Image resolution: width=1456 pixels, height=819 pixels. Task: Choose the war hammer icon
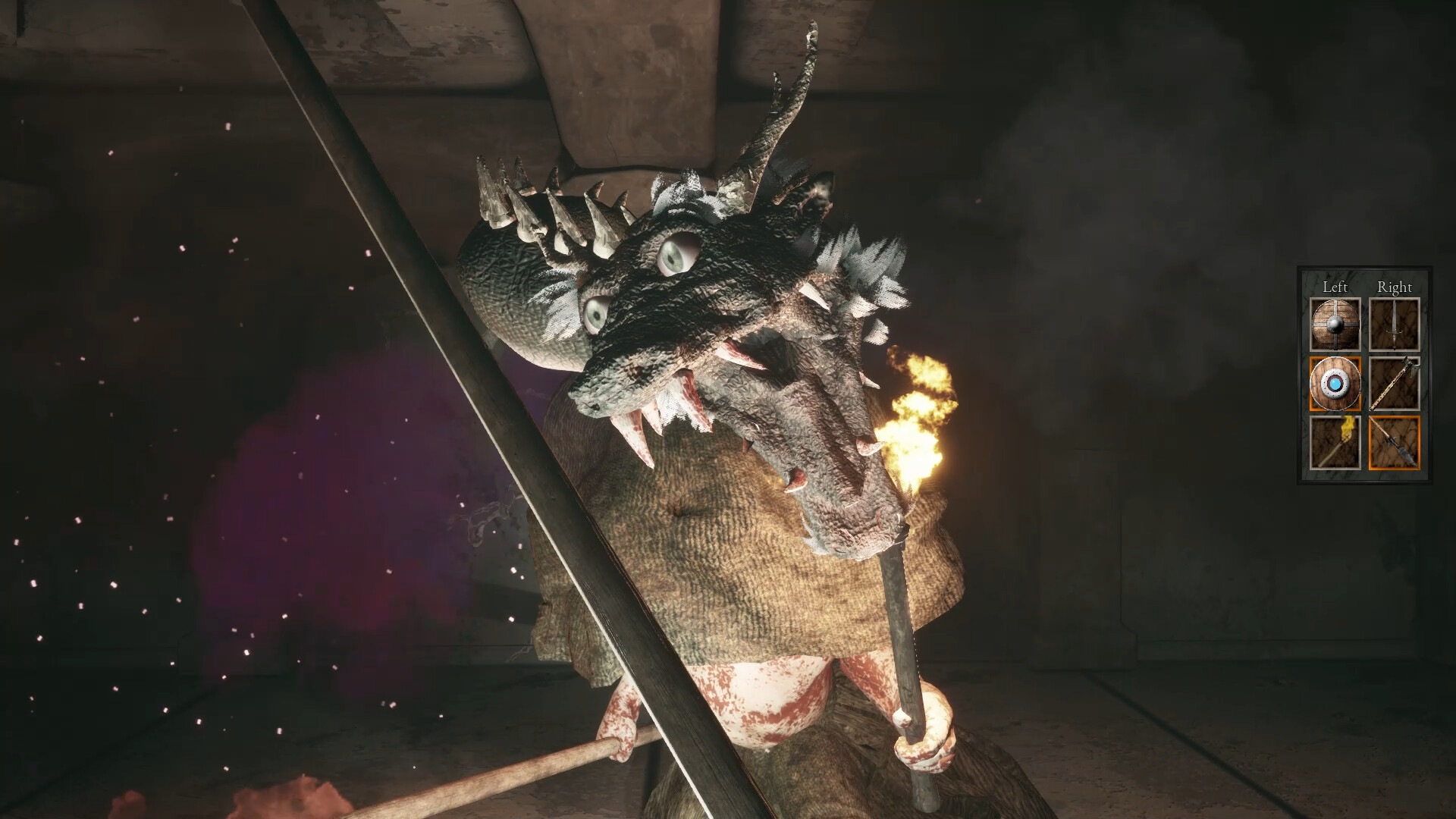coord(1395,383)
